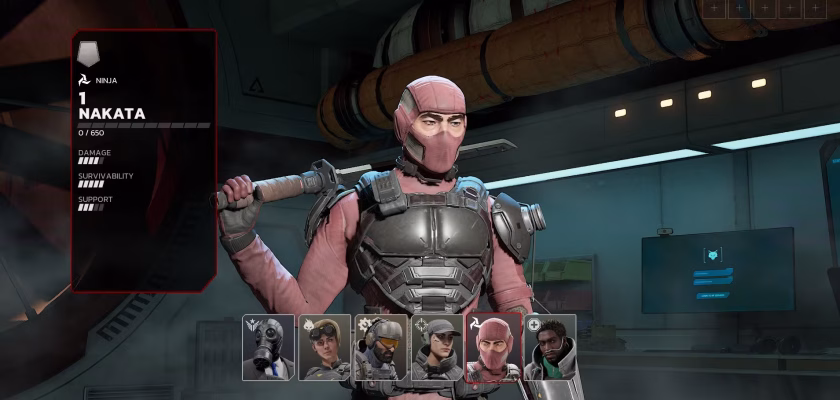This screenshot has height=400, width=840.
Task: Choose the blonde character with goggles
Action: [324, 348]
